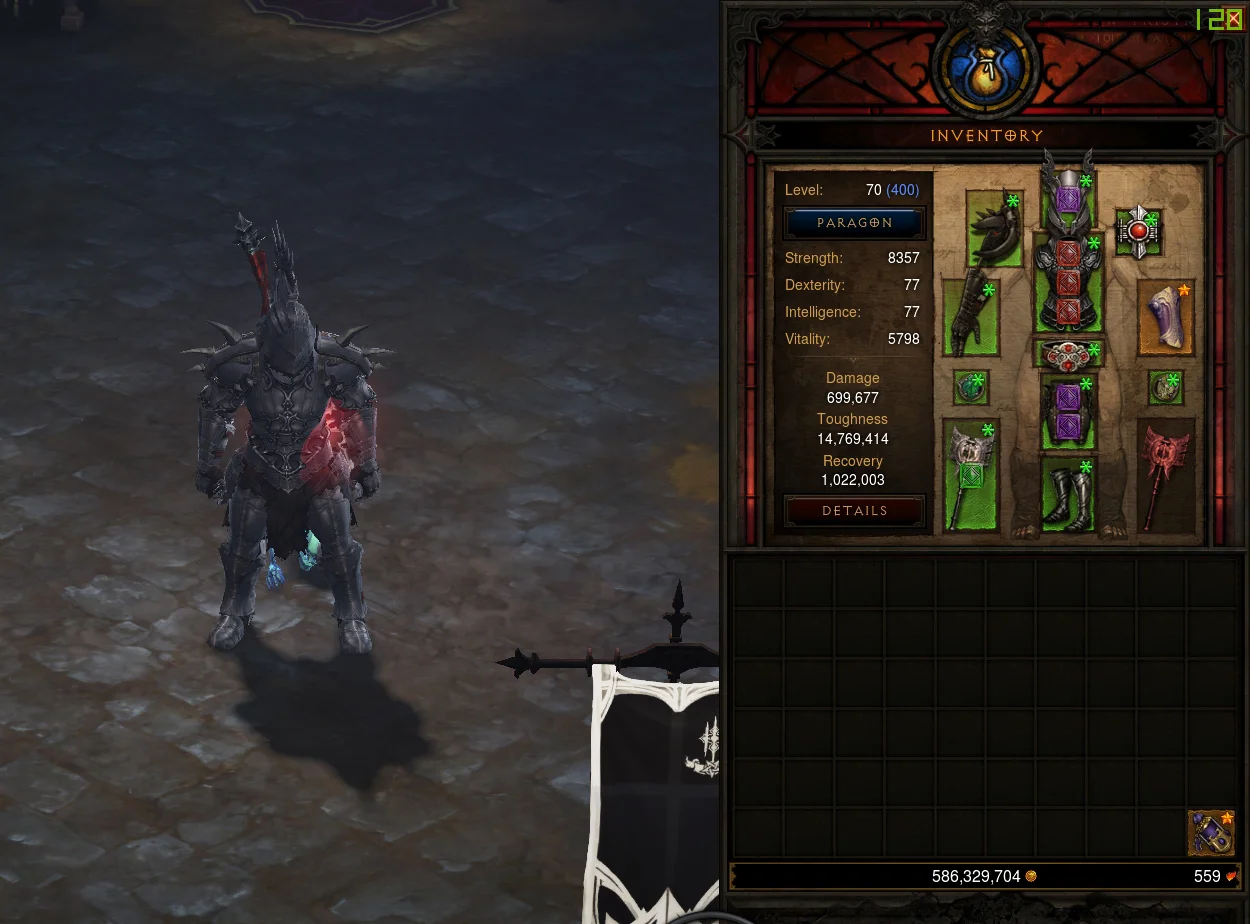Click the orange bracers slot
The width and height of the screenshot is (1250, 924).
[x=1166, y=318]
